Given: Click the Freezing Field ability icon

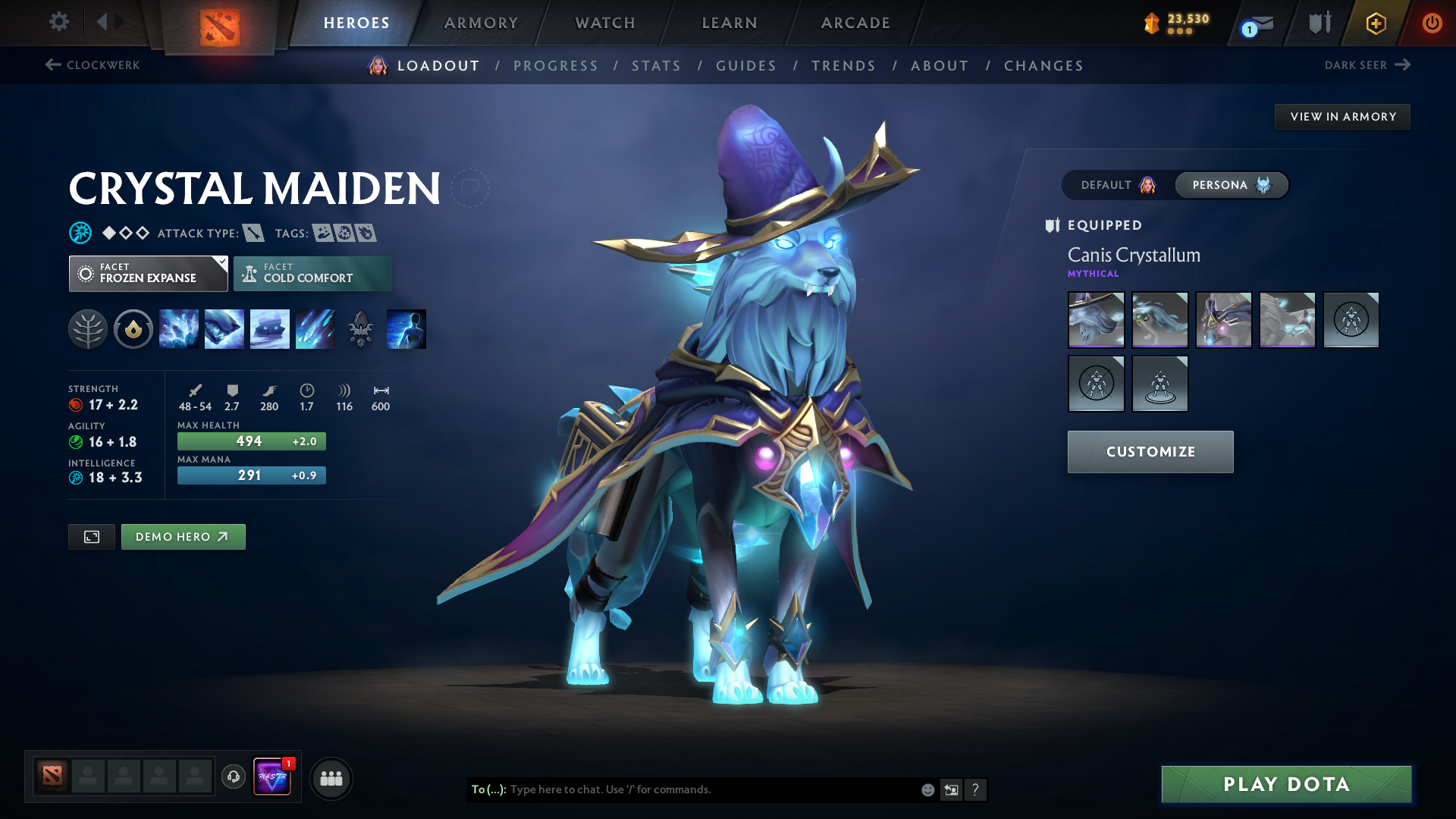Looking at the screenshot, I should tap(315, 328).
